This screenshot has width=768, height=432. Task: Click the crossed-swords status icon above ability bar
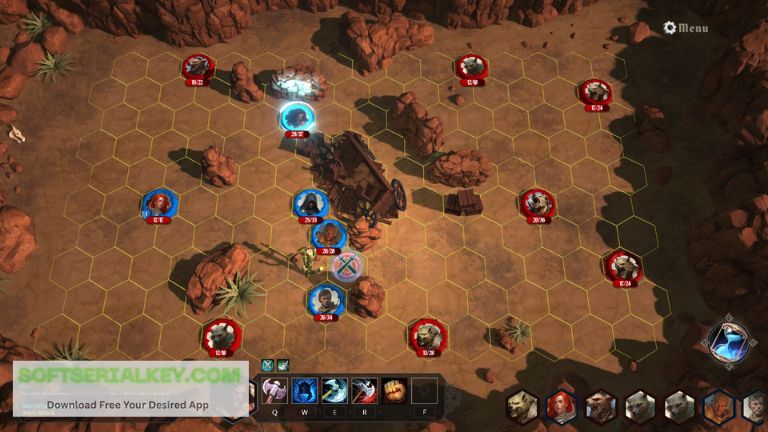tap(268, 365)
